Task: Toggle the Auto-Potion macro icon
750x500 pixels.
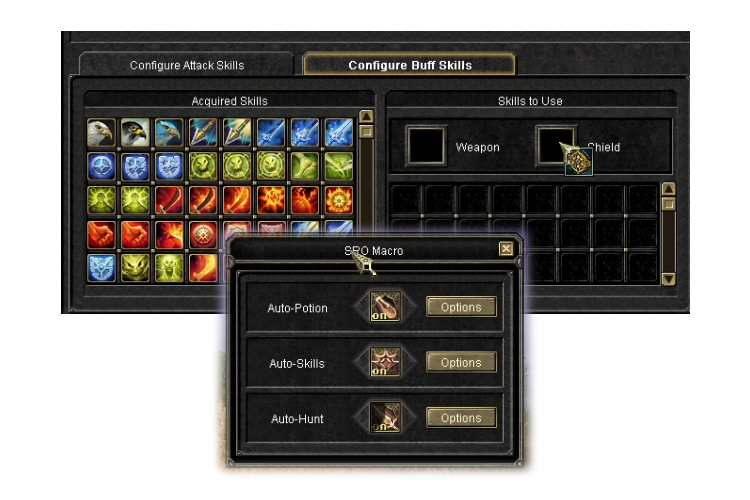Action: click(x=385, y=306)
